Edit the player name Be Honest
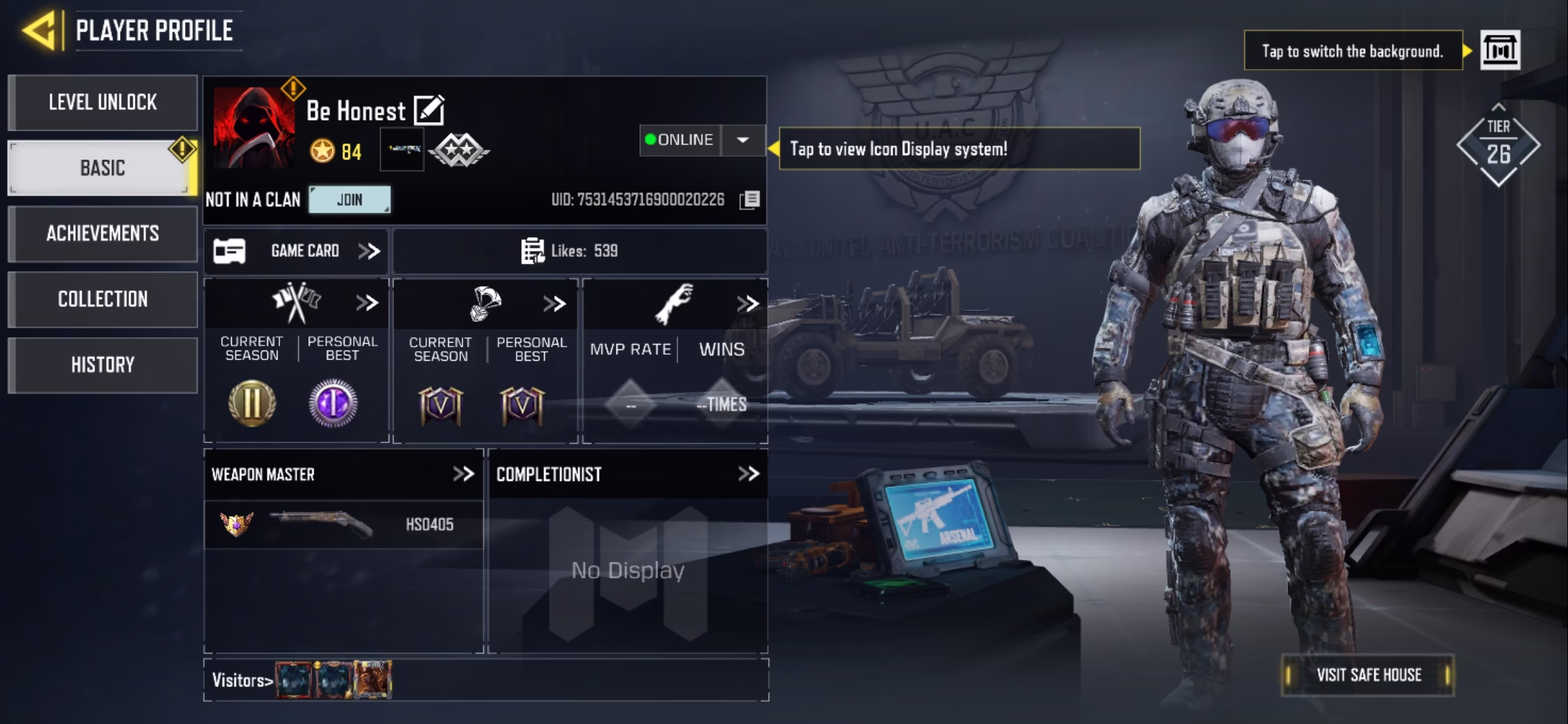The image size is (1568, 724). pos(429,111)
